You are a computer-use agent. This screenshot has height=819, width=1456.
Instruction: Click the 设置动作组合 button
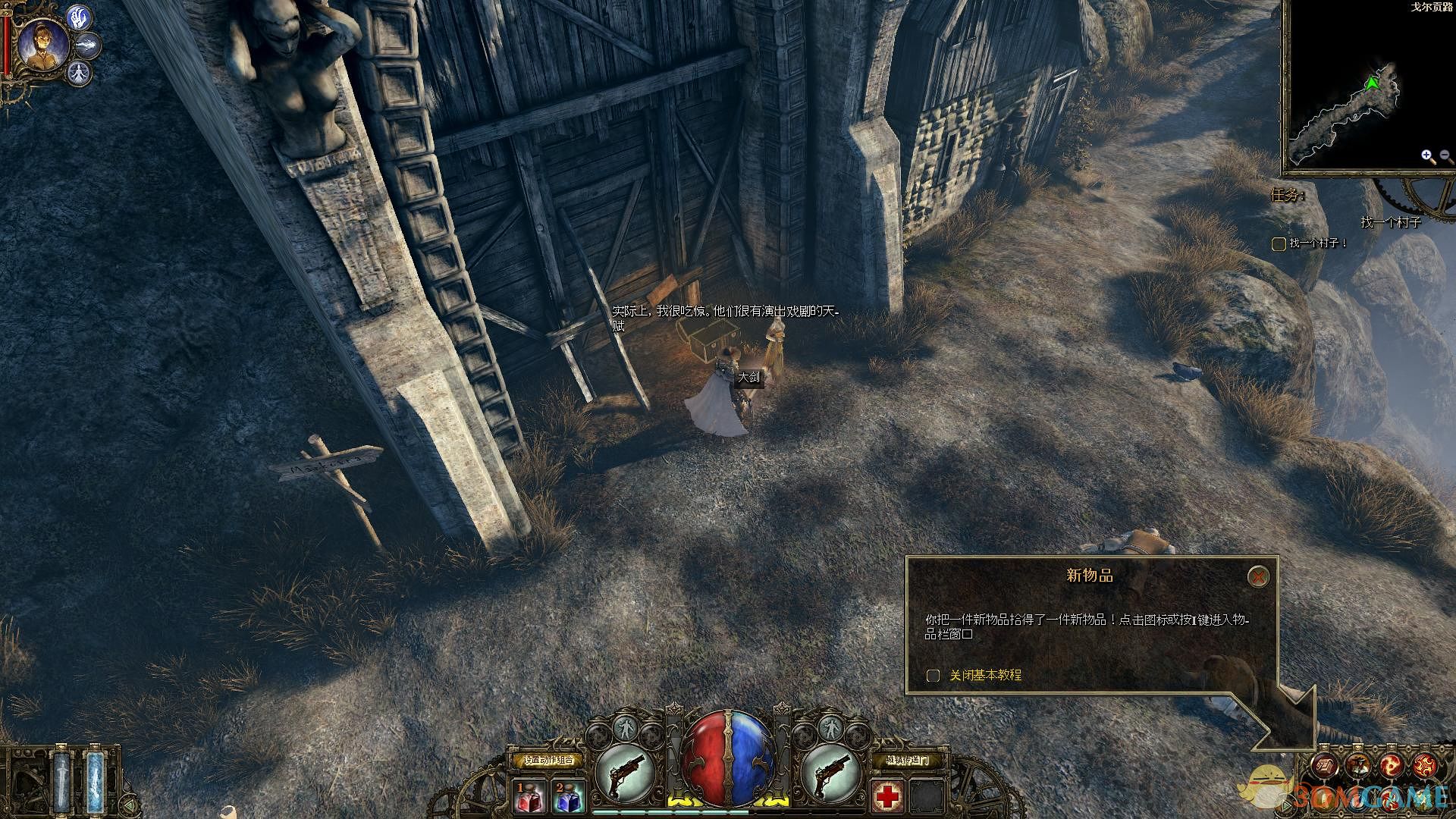548,760
